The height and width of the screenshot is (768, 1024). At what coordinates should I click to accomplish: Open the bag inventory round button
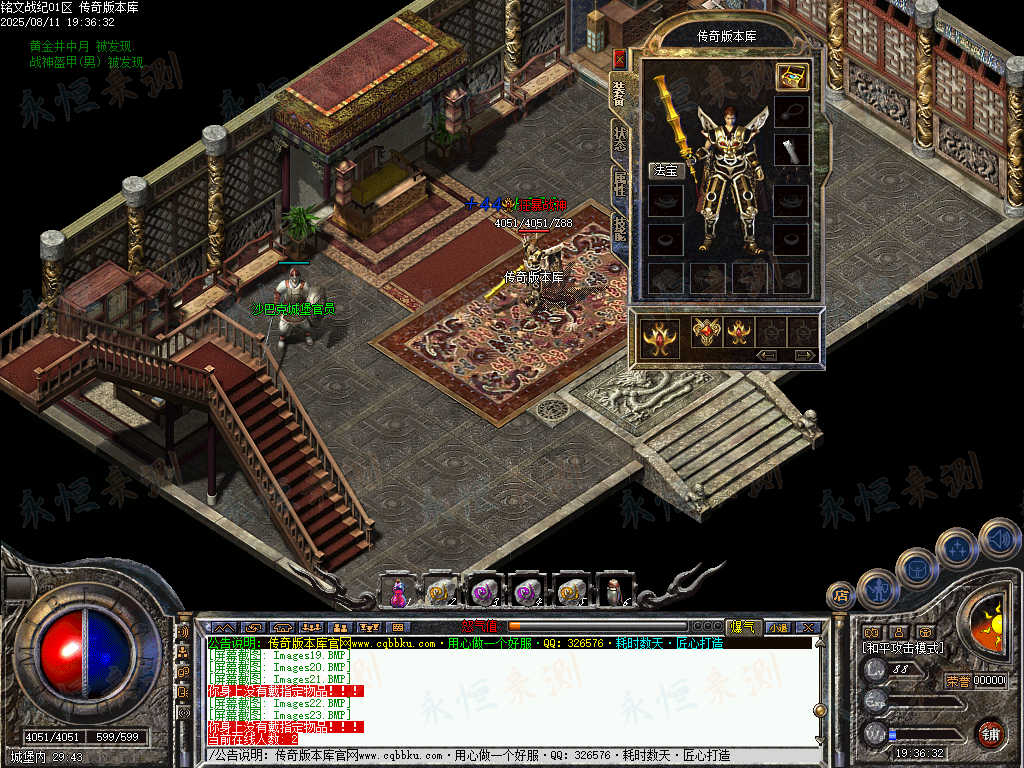click(916, 567)
